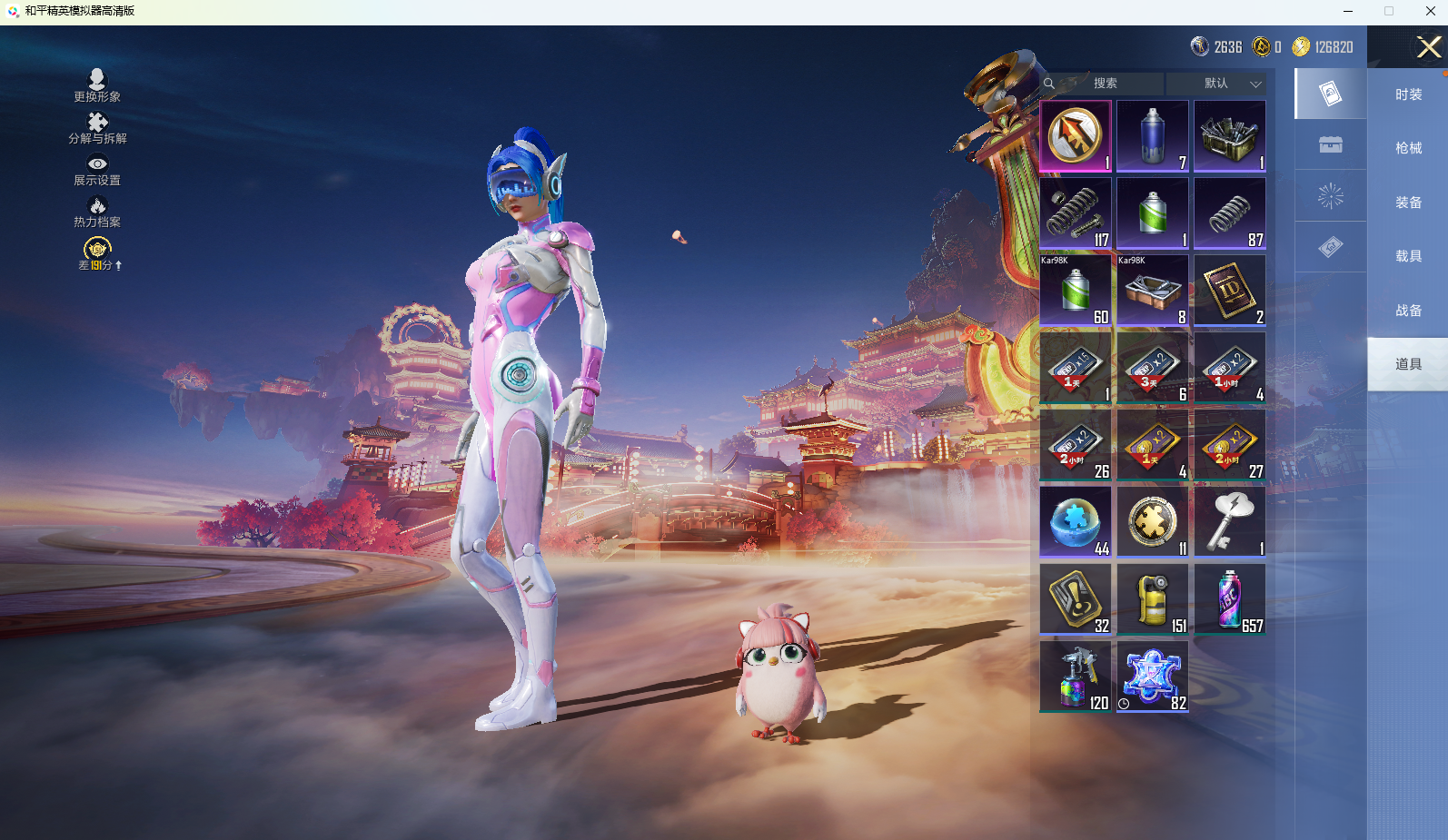Open 分解与拆解 disassemble option
1448x840 pixels.
coord(97,128)
